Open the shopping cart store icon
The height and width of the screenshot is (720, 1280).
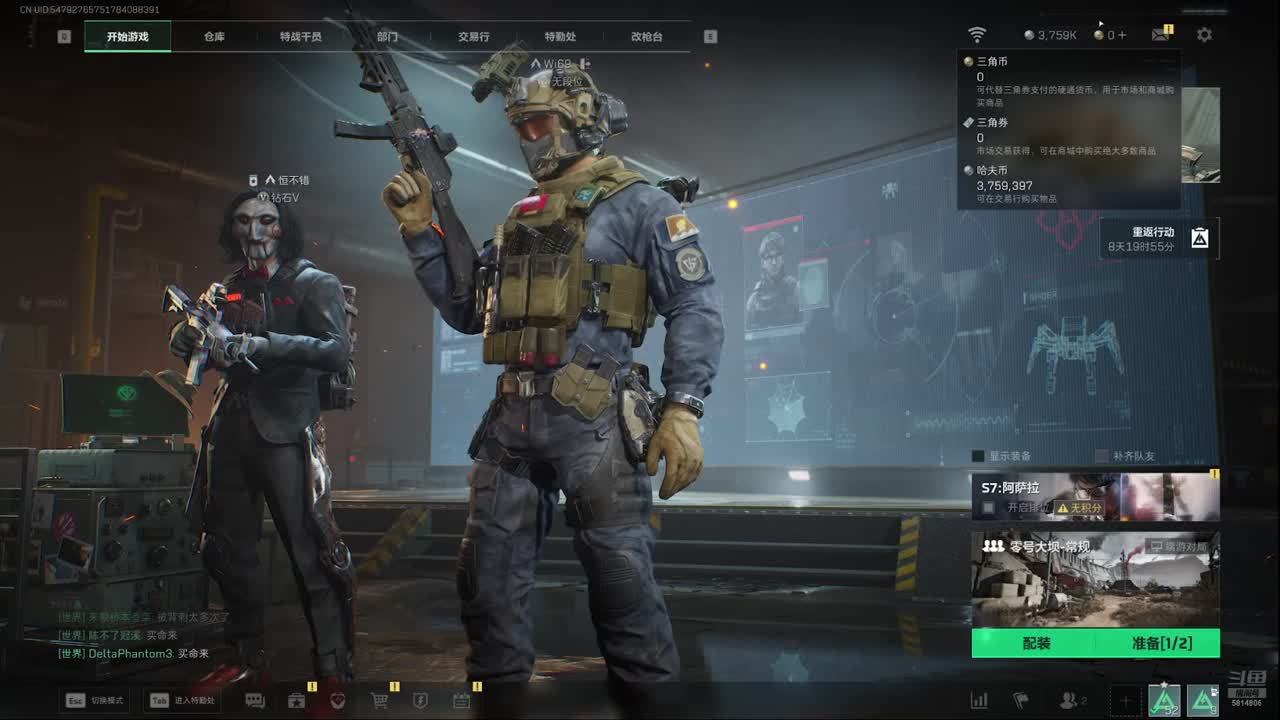[x=379, y=701]
